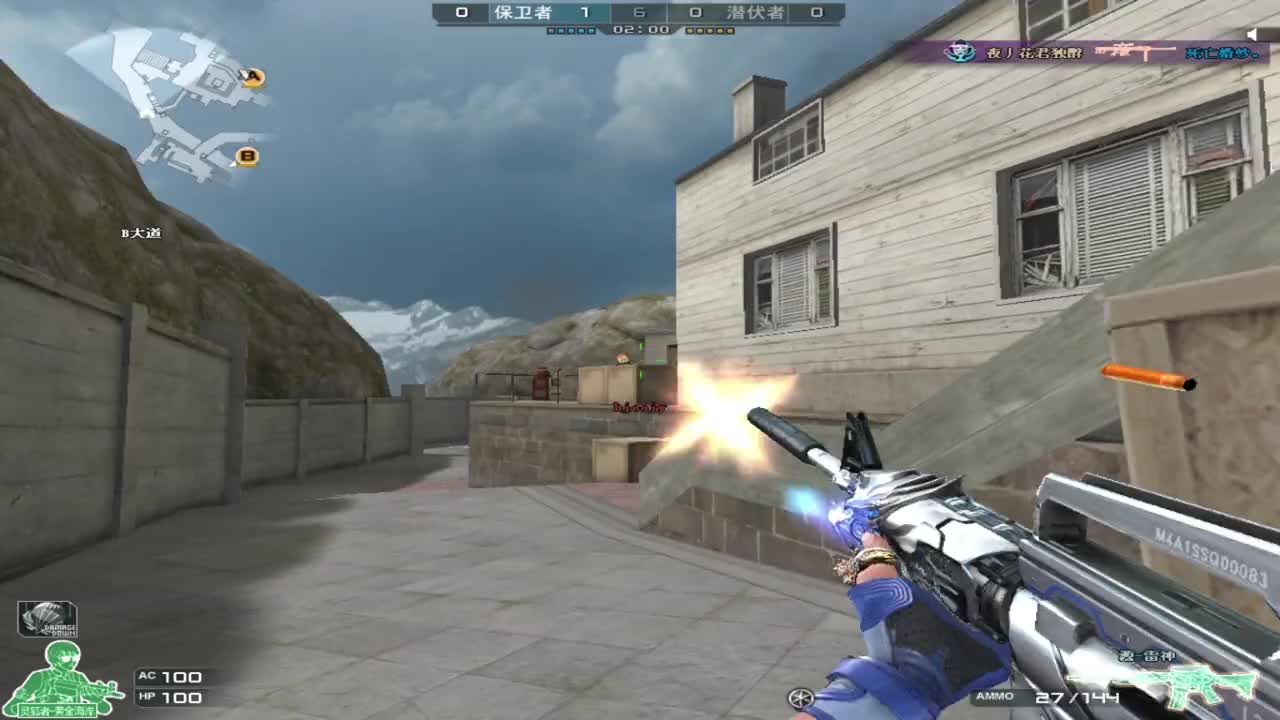The width and height of the screenshot is (1280, 720).
Task: Select the A bomb site marker
Action: (x=254, y=77)
